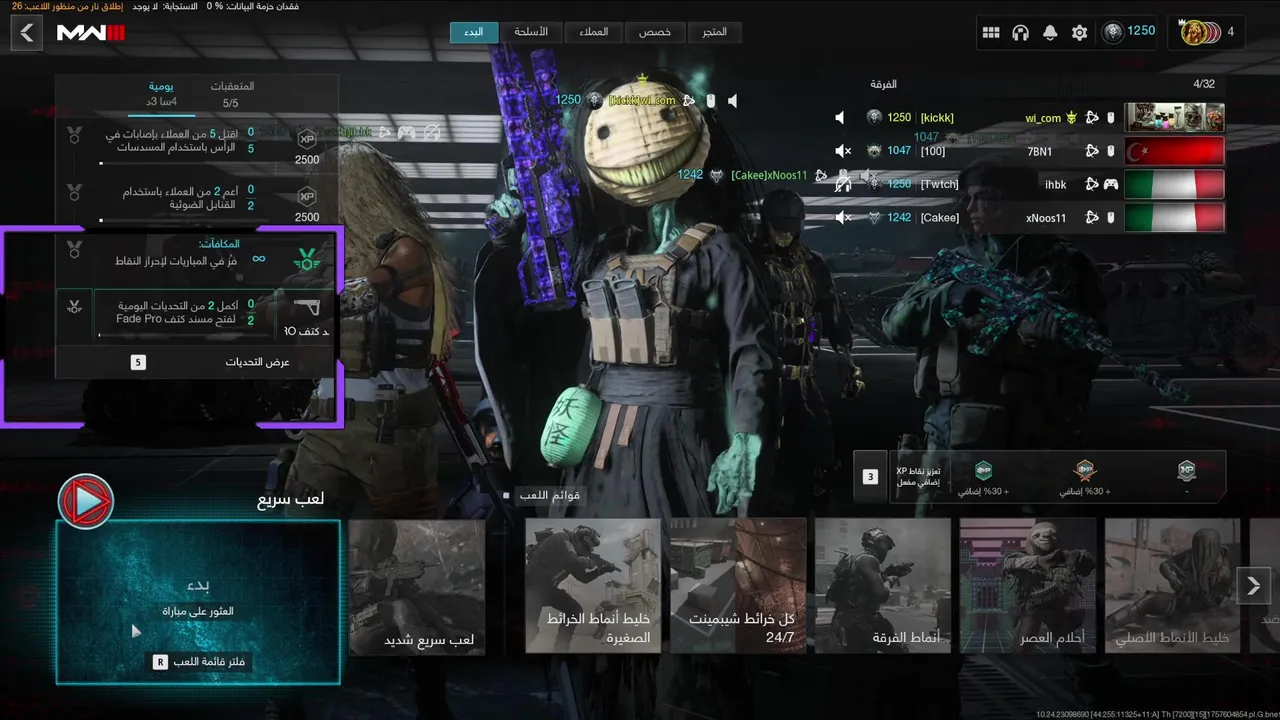Choose the خليط أنماط الخرائط الصغيرة playlist
Image resolution: width=1280 pixels, height=720 pixels.
(x=593, y=586)
